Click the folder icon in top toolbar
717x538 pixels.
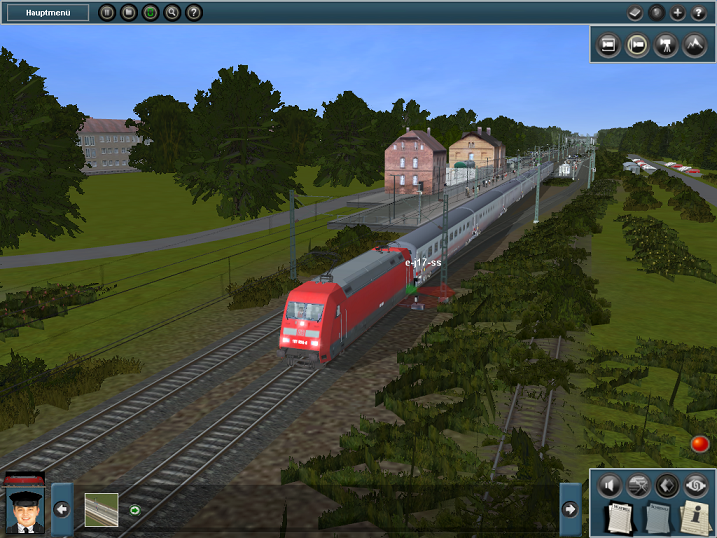(x=129, y=13)
